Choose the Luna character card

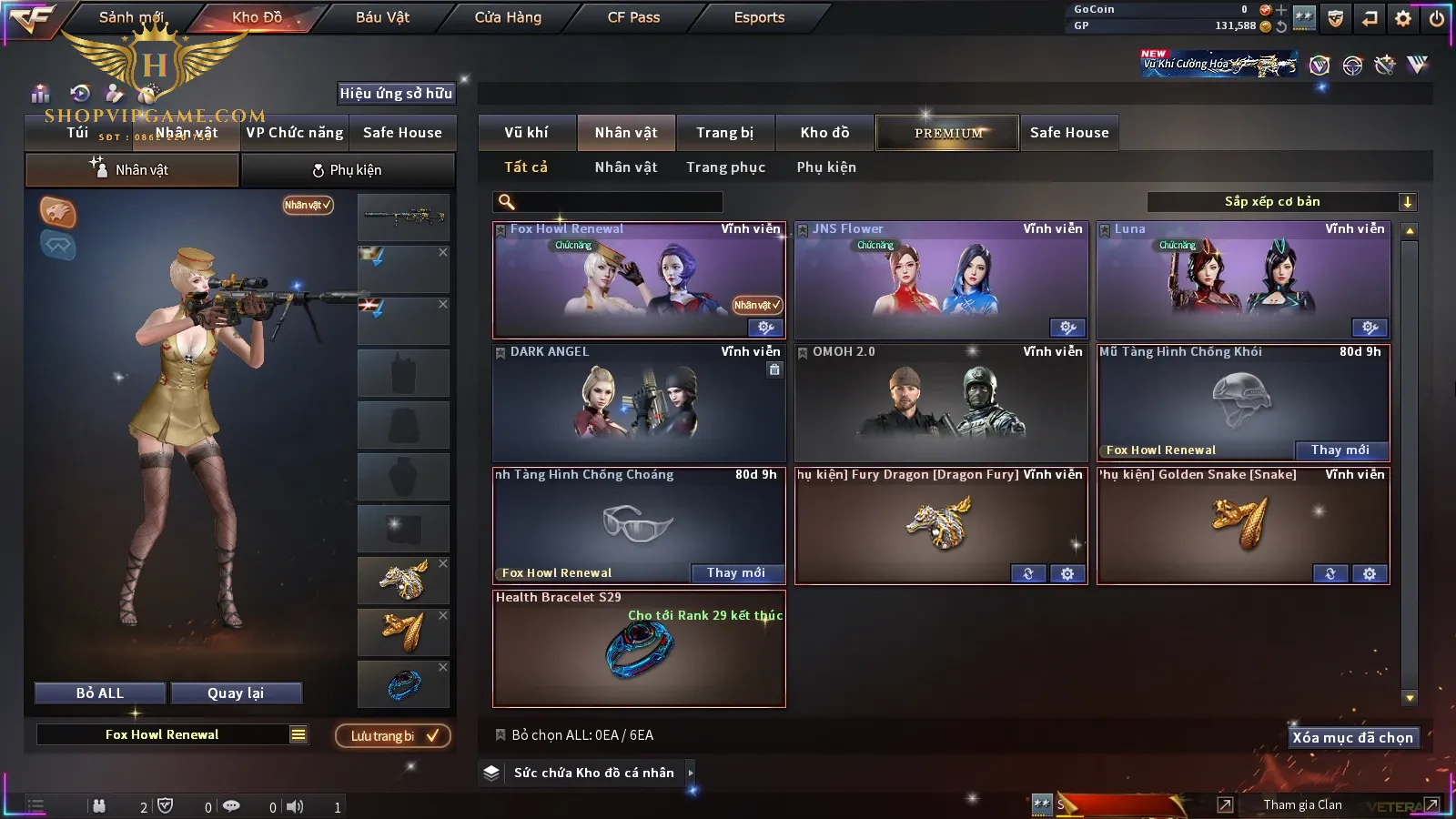[x=1243, y=282]
